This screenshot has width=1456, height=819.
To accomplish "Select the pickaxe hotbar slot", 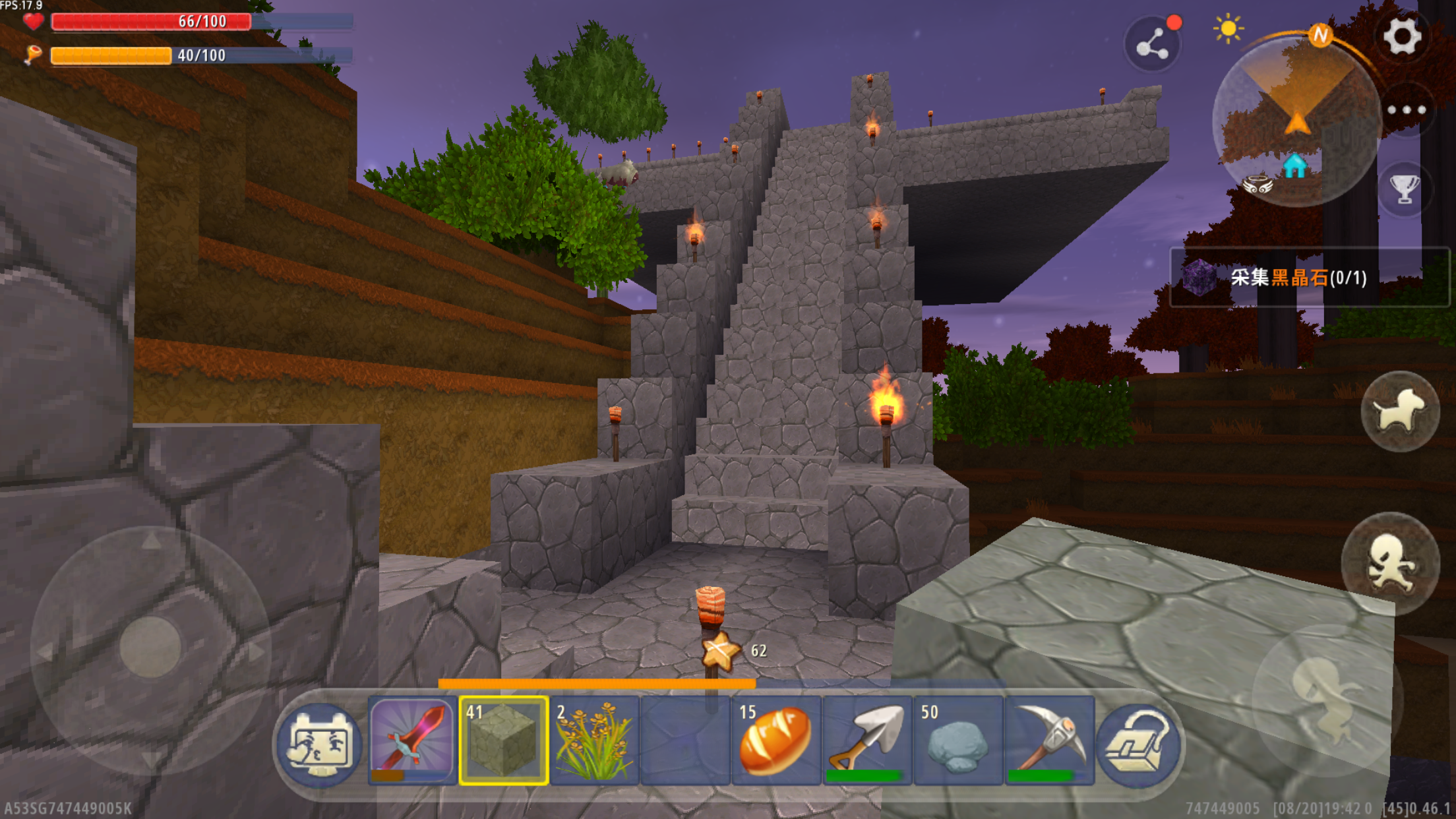I will [1049, 741].
